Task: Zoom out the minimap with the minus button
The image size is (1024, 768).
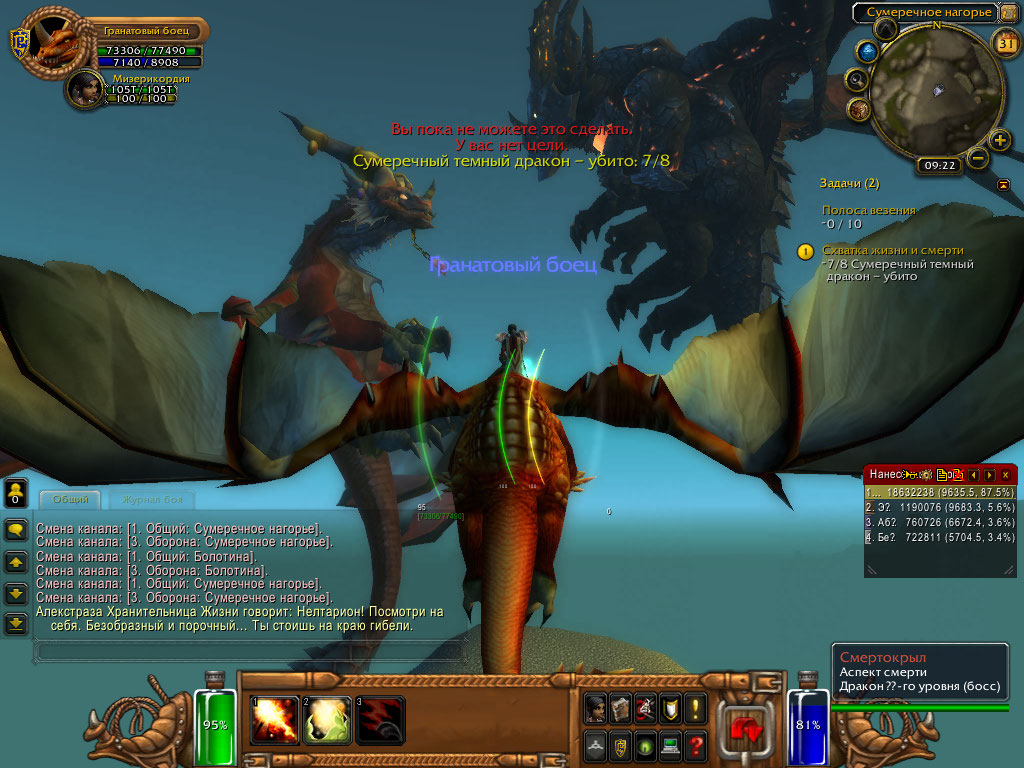Action: coord(978,158)
